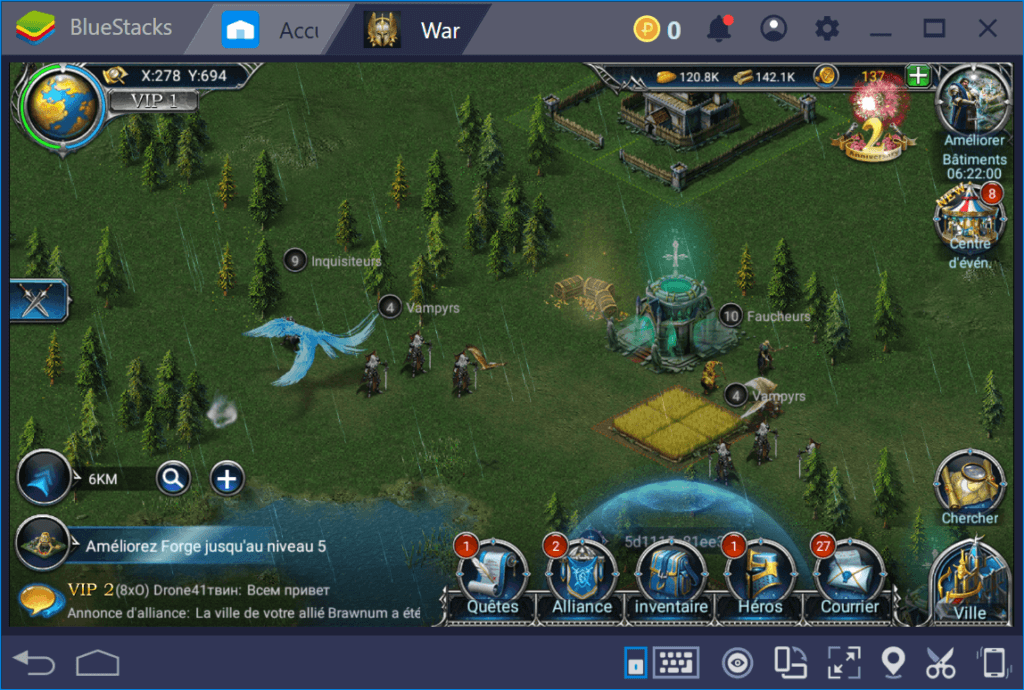
Task: Open BlueStacks settings gear
Action: (827, 29)
